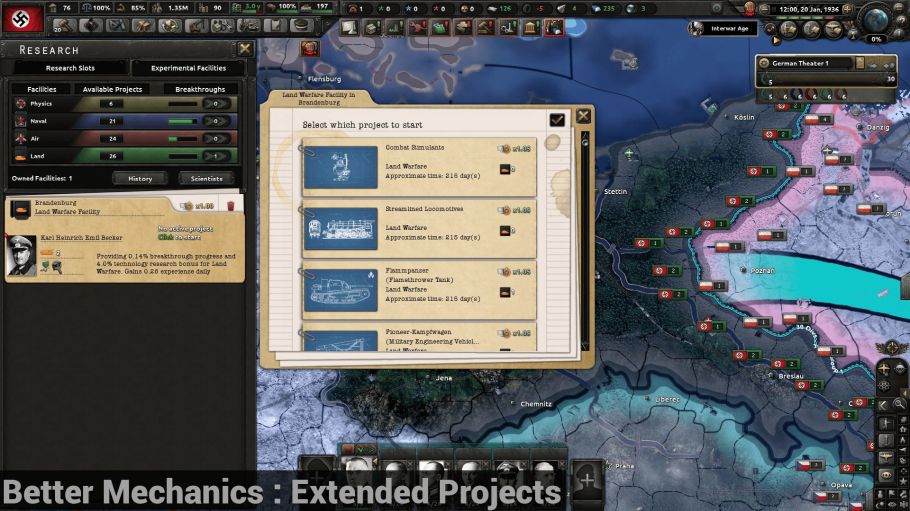Click Karl Heinrich Emil Becker's portrait
Screen dimensions: 910x511
22,257
